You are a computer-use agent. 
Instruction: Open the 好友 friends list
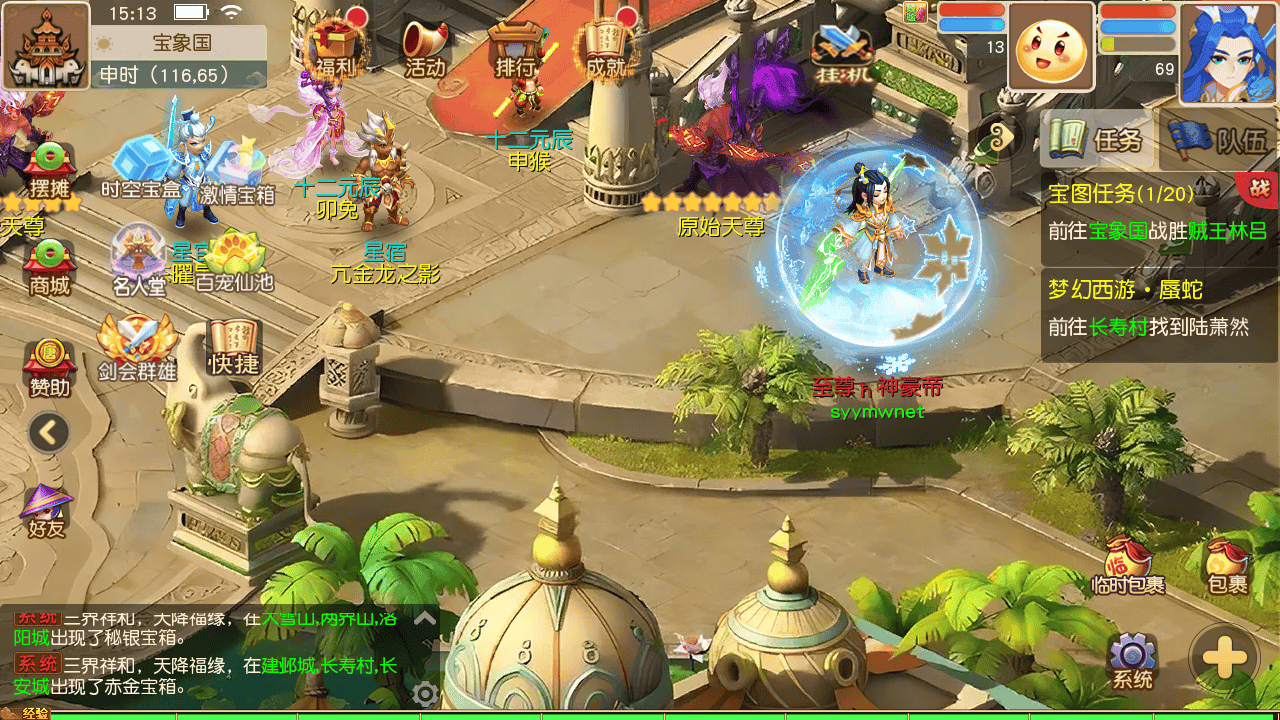[x=47, y=510]
